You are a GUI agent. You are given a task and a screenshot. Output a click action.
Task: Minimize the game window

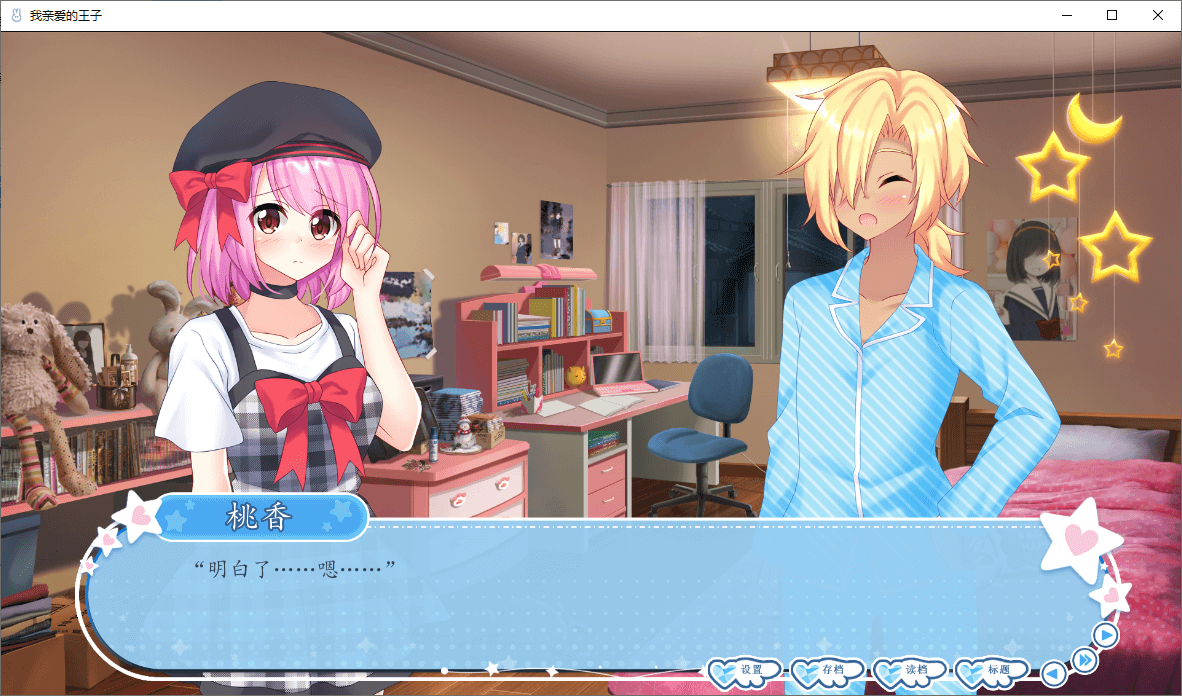[x=1066, y=15]
